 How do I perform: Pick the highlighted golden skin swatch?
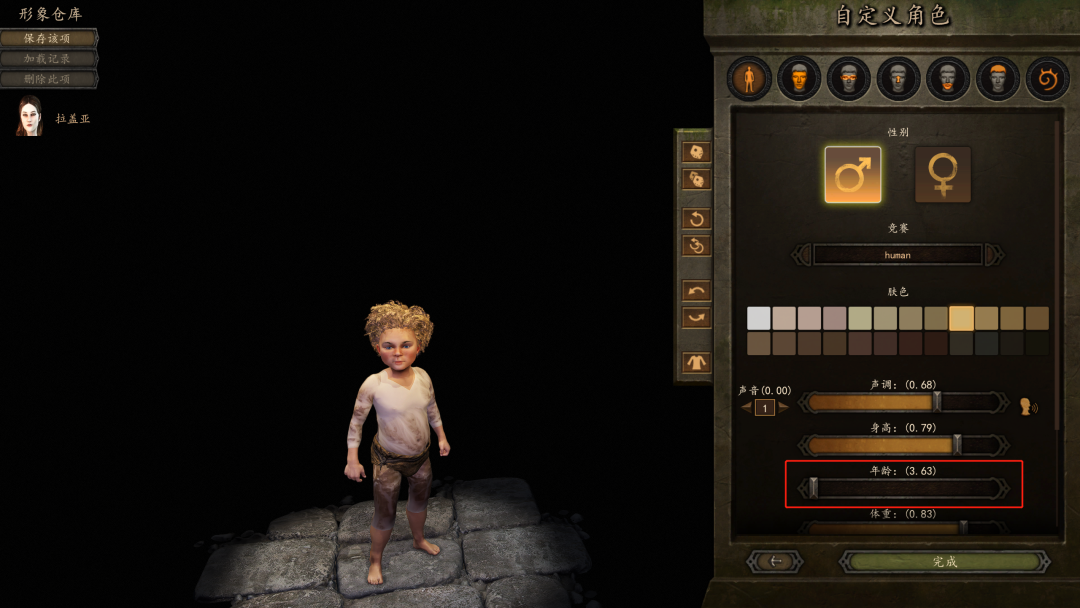(x=961, y=318)
